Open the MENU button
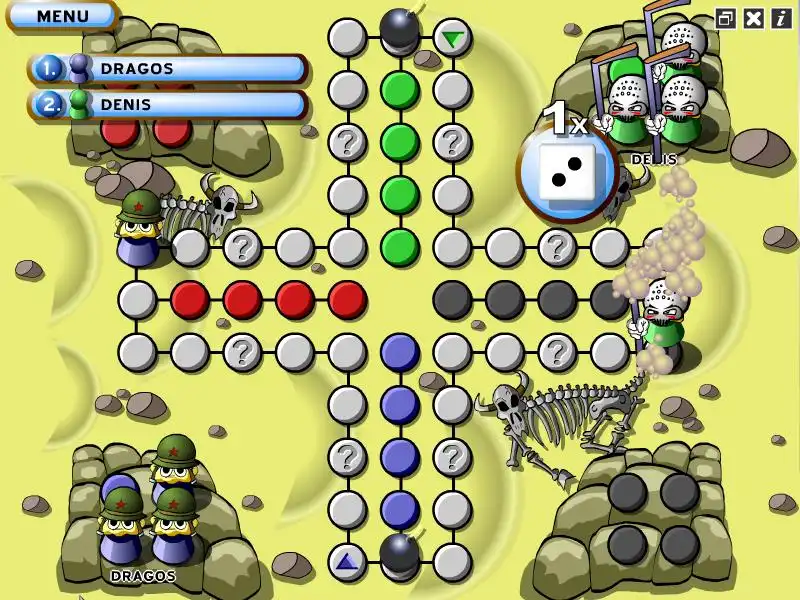 click(62, 16)
